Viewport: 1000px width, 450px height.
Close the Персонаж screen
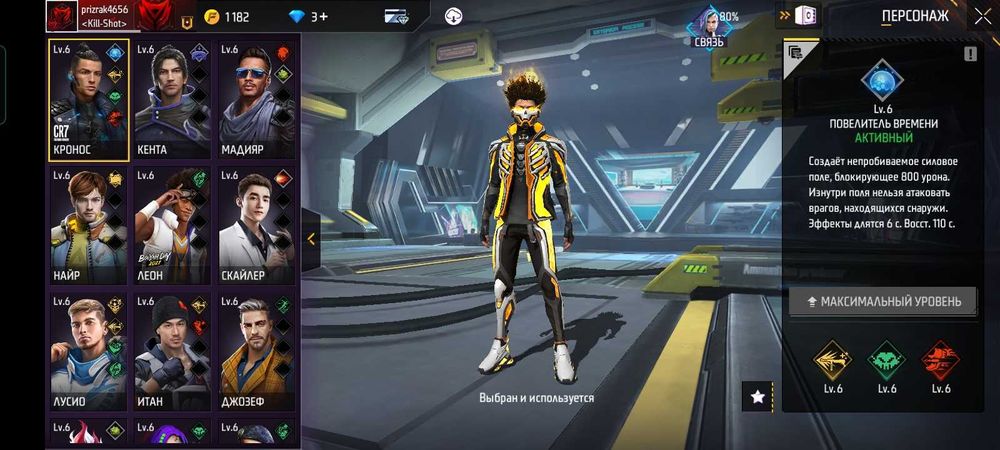pos(982,16)
